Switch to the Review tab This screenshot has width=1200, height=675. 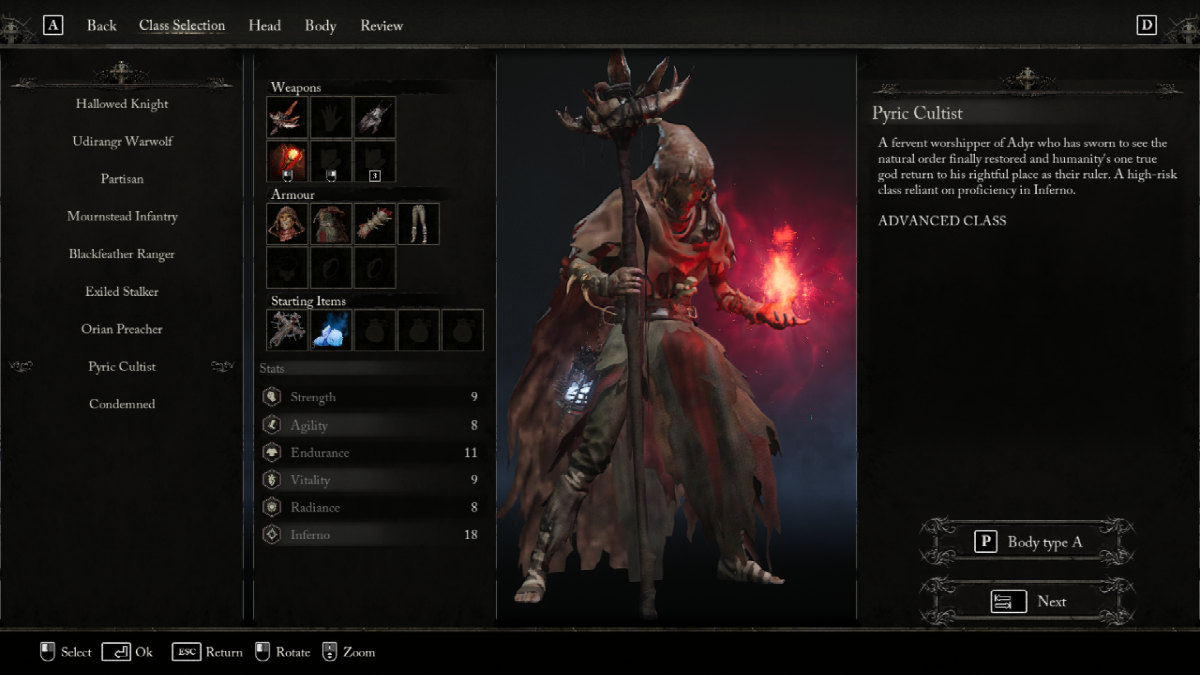[381, 26]
